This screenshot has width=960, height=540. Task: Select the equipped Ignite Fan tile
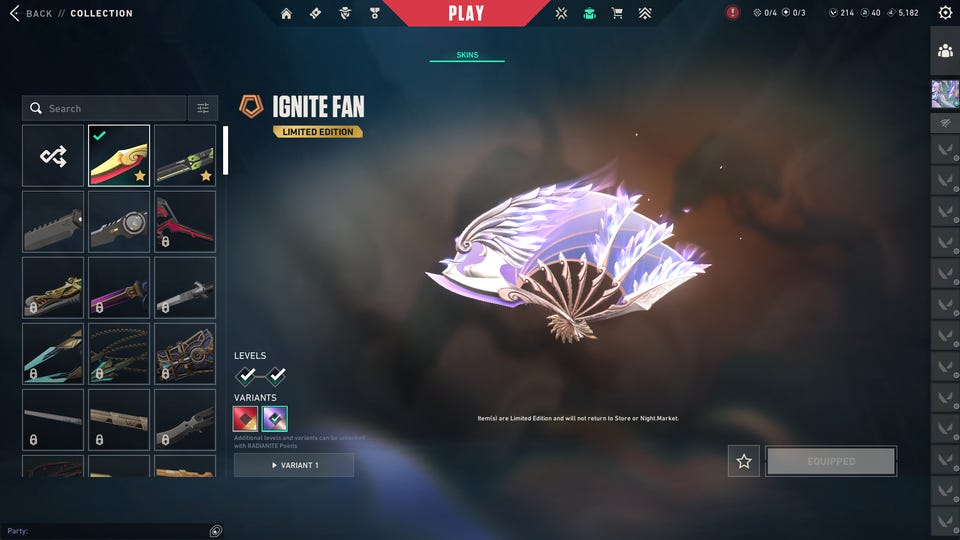tap(119, 156)
